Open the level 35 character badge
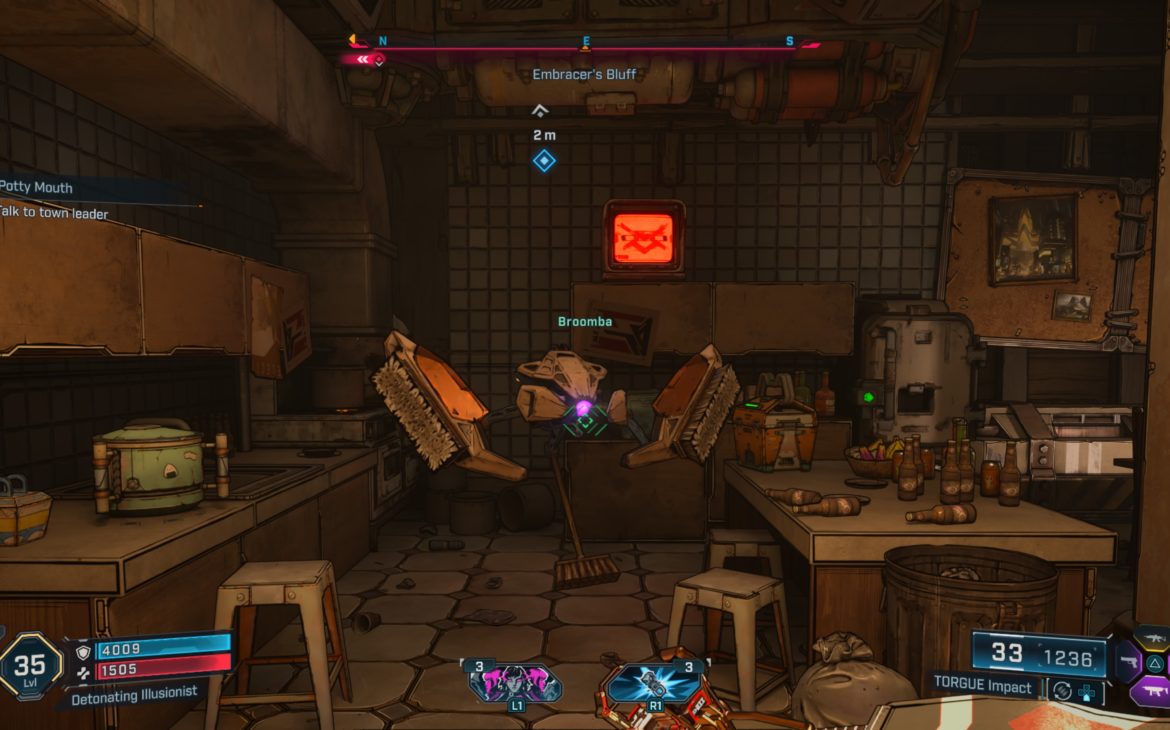Image resolution: width=1170 pixels, height=730 pixels. pyautogui.click(x=30, y=665)
